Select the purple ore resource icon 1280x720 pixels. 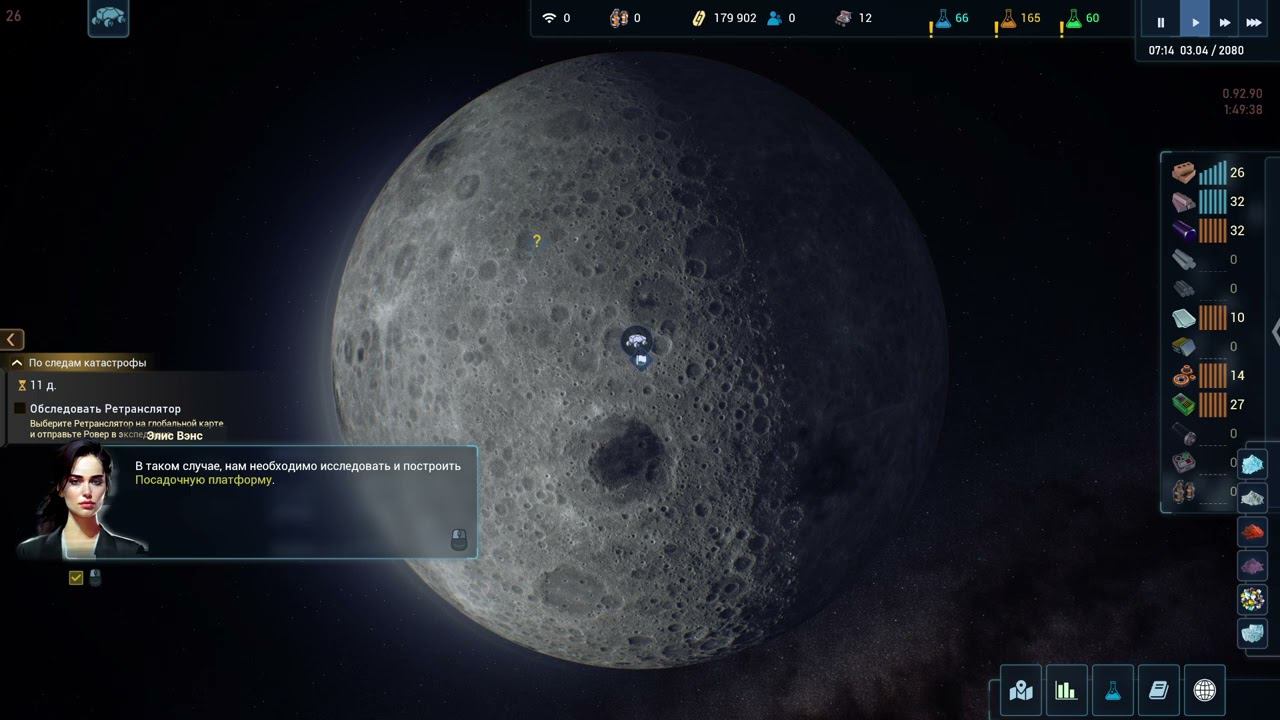(x=1253, y=566)
